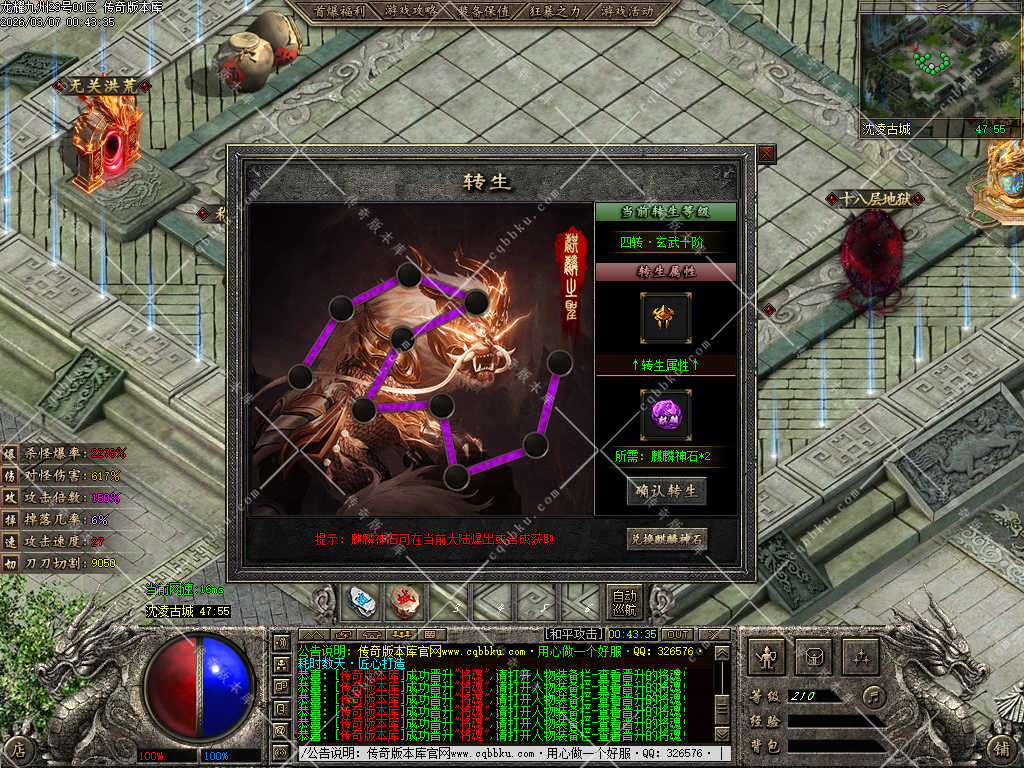Open the shop with the 铺 button
Screen dimensions: 1024x768
coord(1000,747)
